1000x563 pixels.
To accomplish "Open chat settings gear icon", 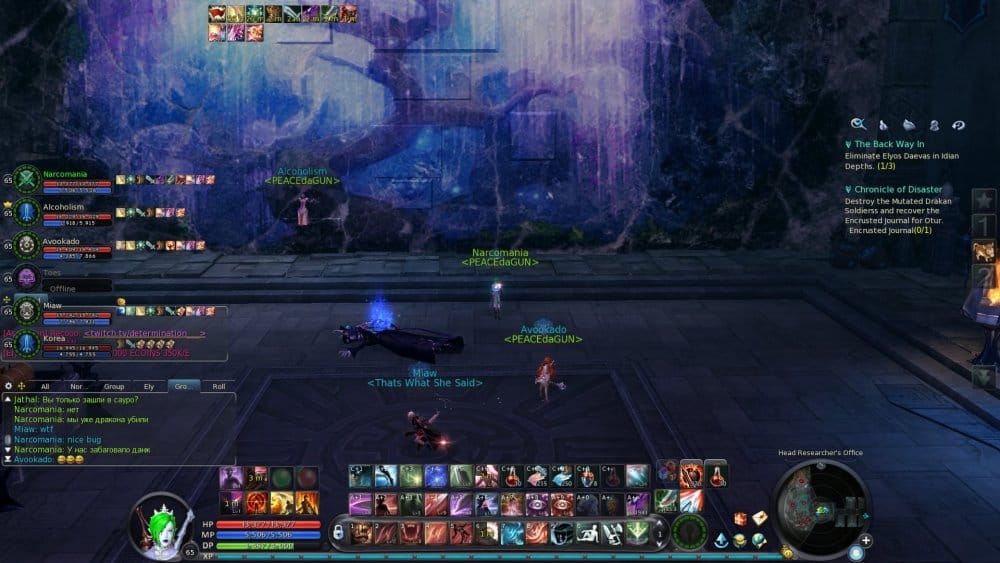I will pyautogui.click(x=8, y=385).
